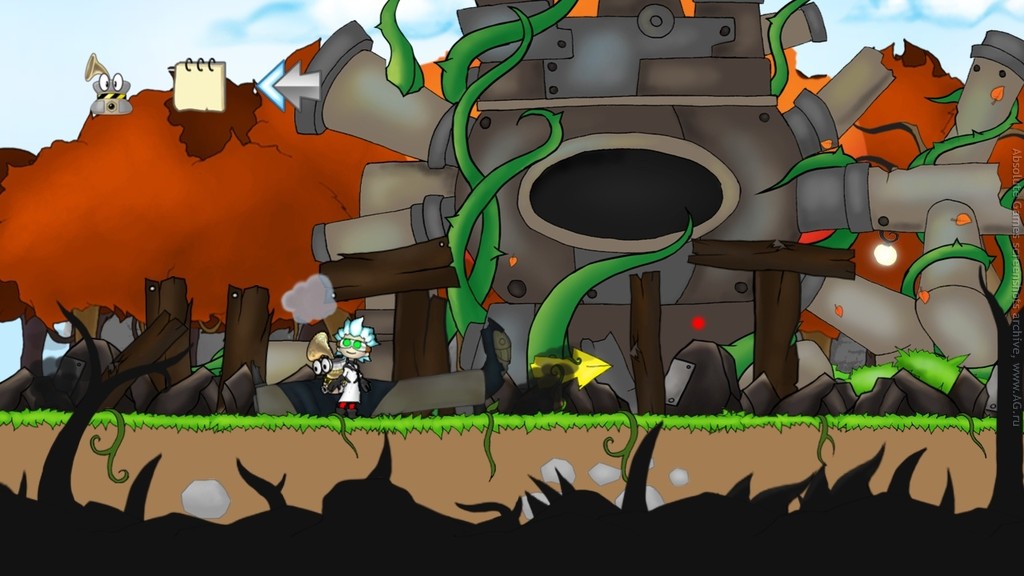1024x576 pixels.
Task: Click the horn robot companion icon
Action: [x=107, y=86]
